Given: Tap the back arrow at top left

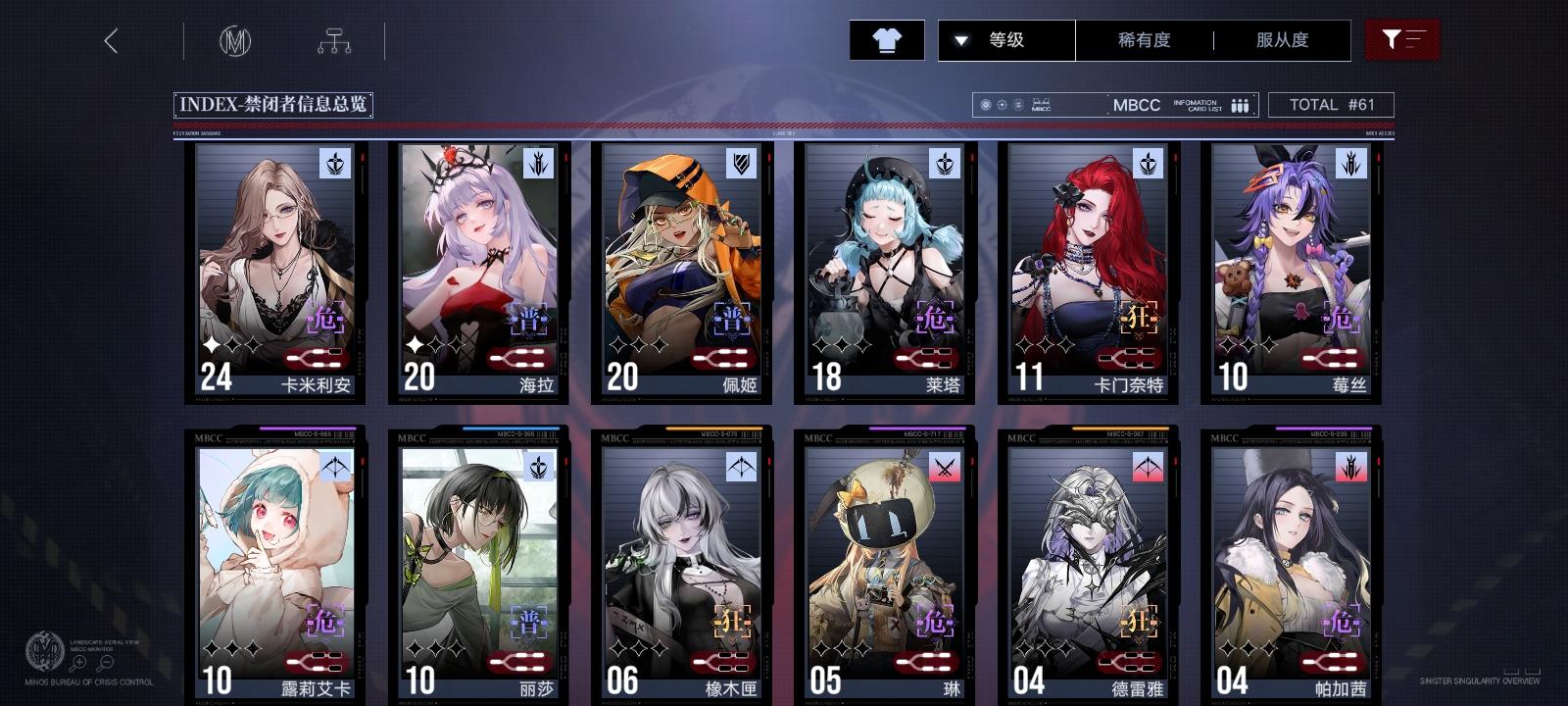Looking at the screenshot, I should [x=111, y=42].
